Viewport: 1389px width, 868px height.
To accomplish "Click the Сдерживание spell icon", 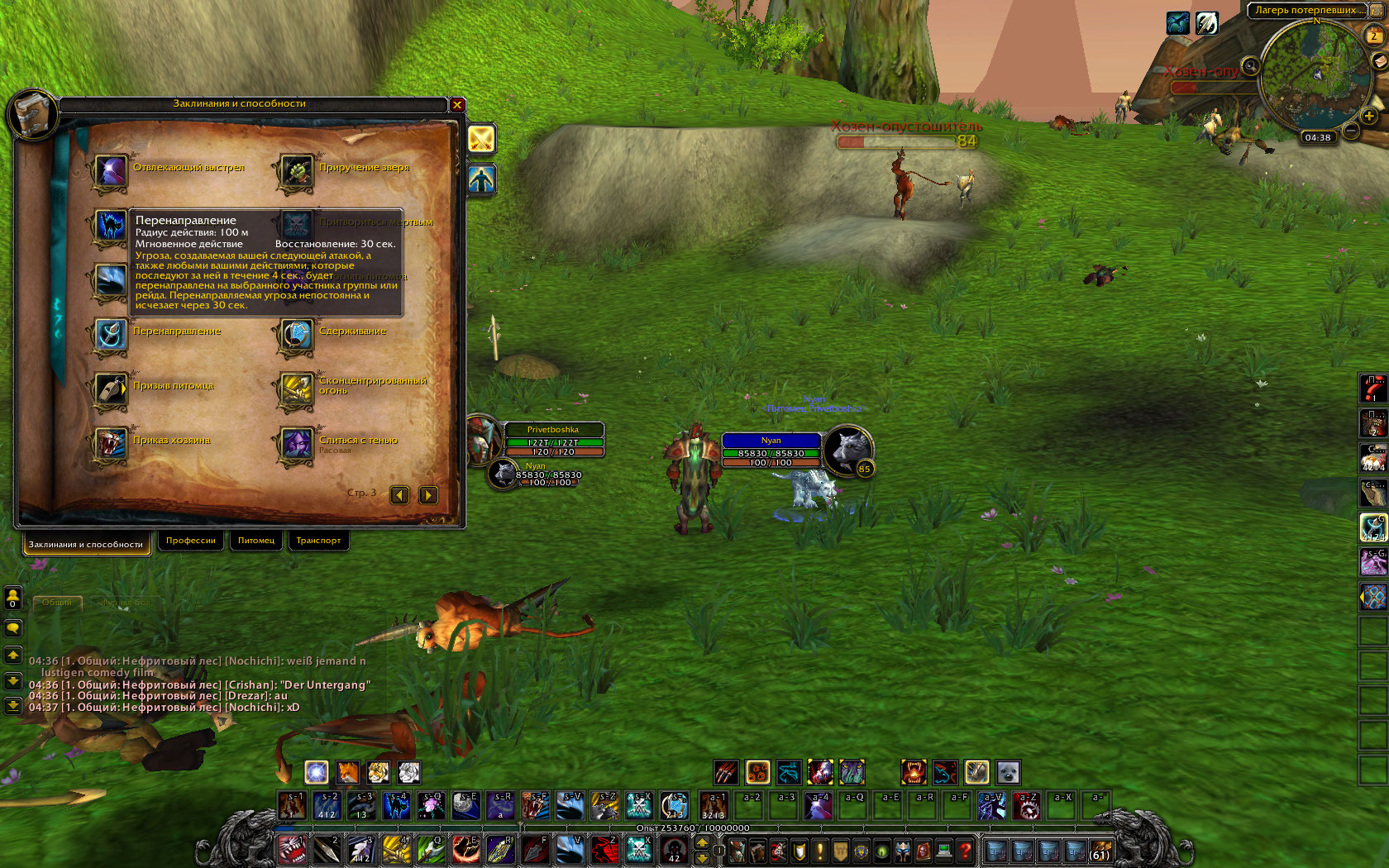I will (296, 336).
